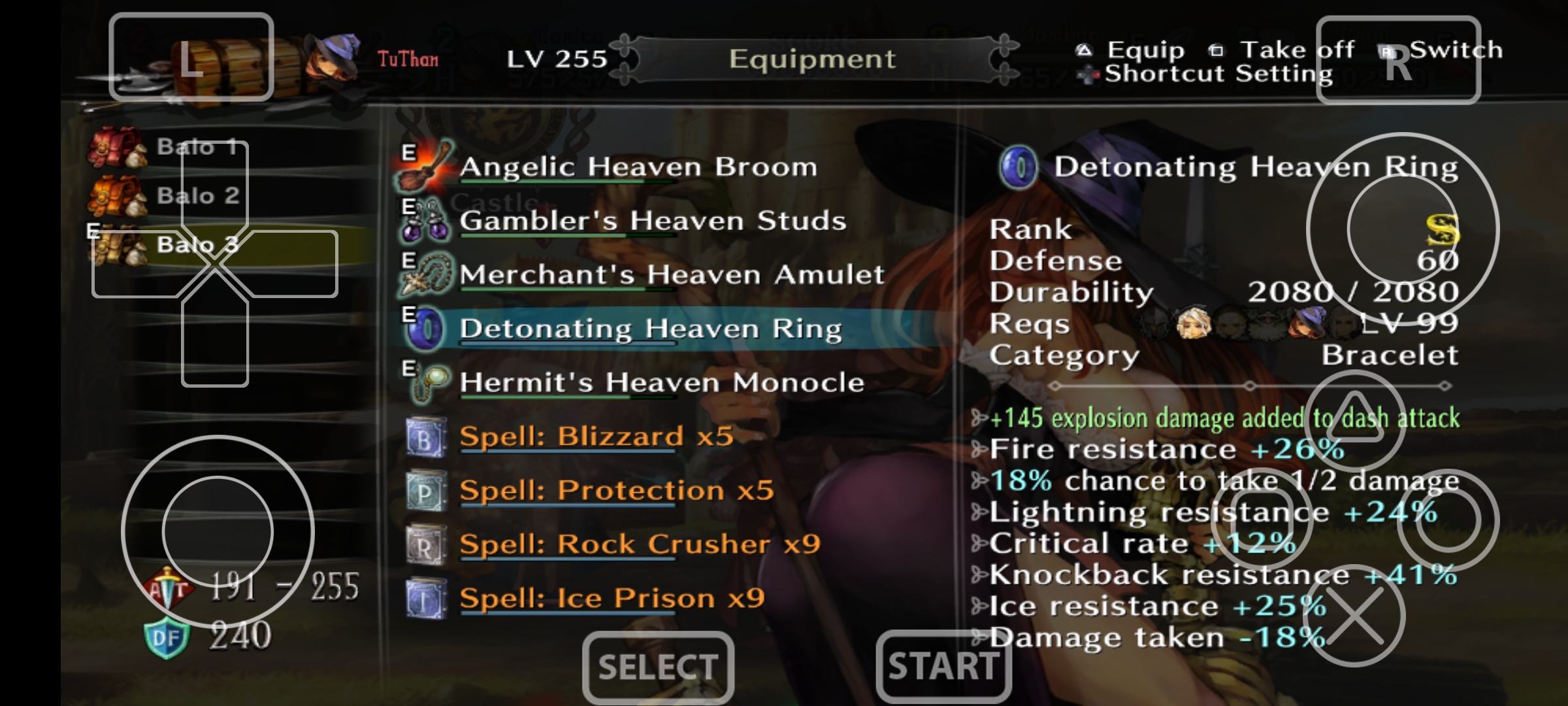1568x706 pixels.
Task: Highlight Hermit's Heaven Monocle
Action: [x=661, y=382]
